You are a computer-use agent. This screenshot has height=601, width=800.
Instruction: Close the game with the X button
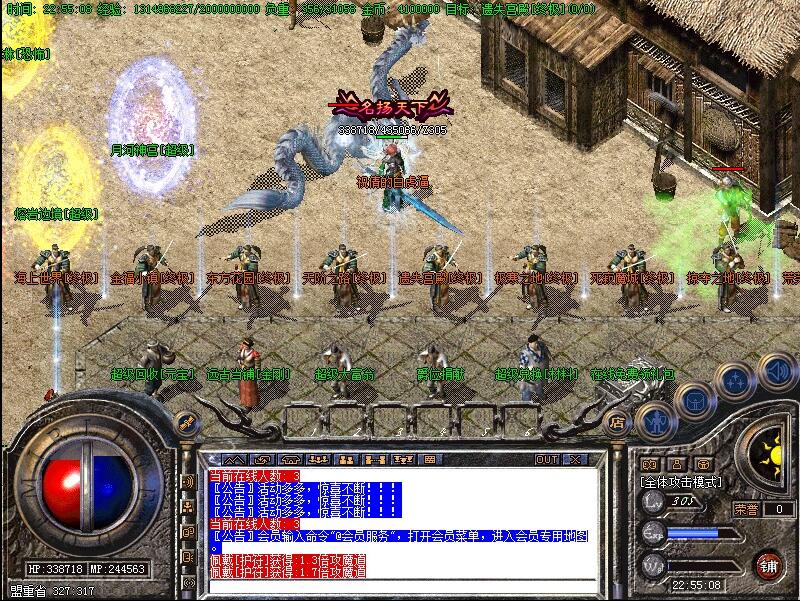tap(575, 460)
